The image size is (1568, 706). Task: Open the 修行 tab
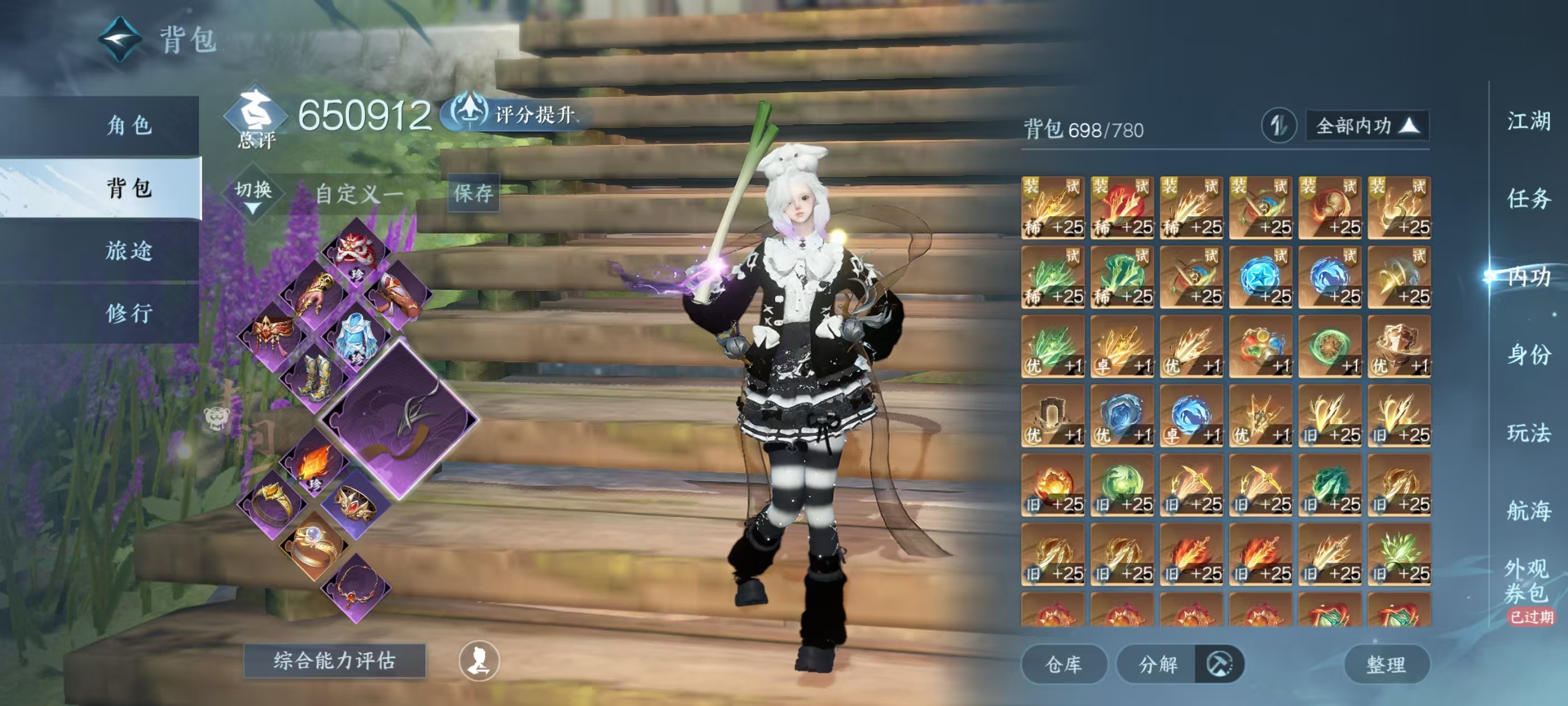[x=129, y=313]
